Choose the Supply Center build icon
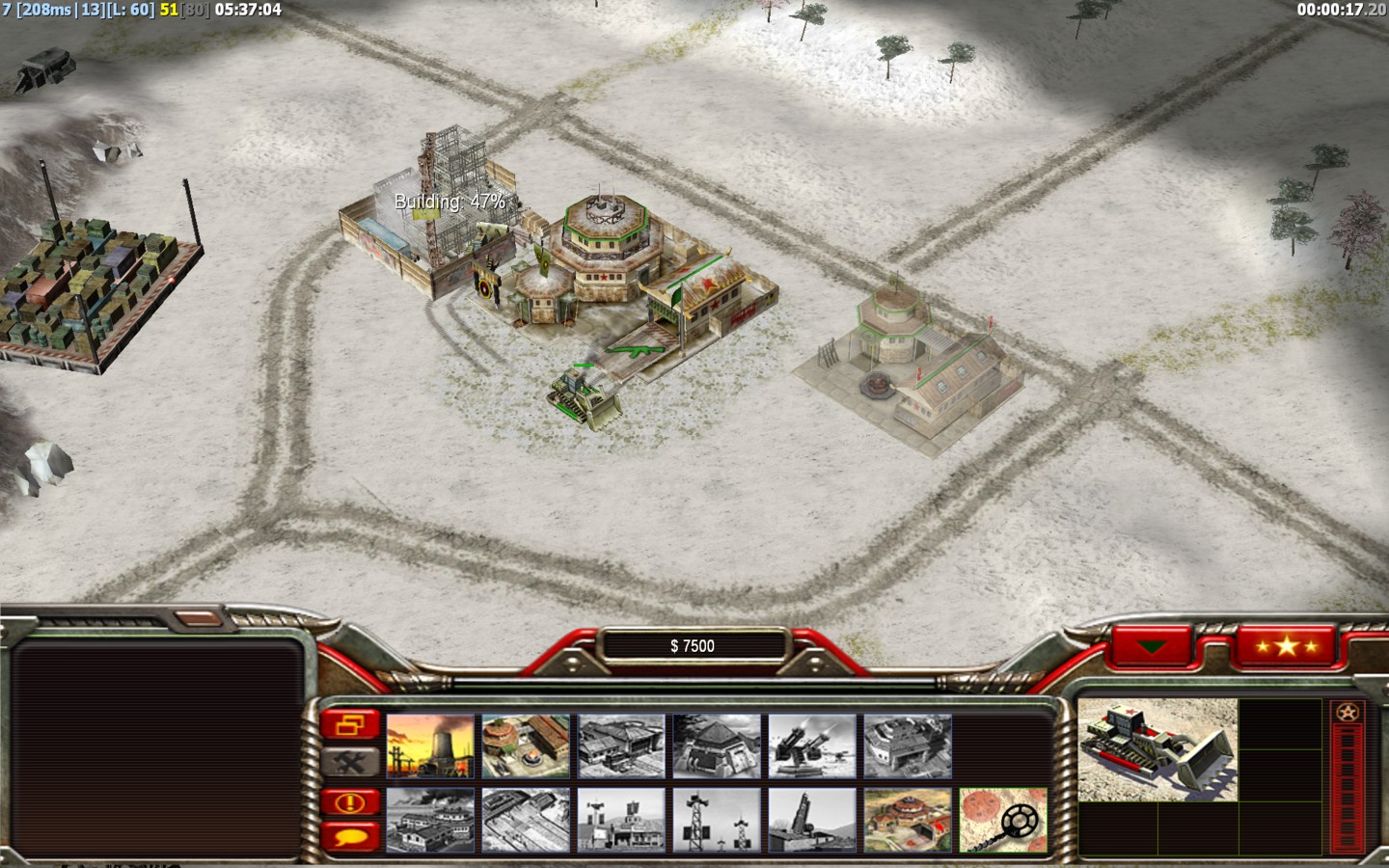The image size is (1389, 868). pos(621,746)
